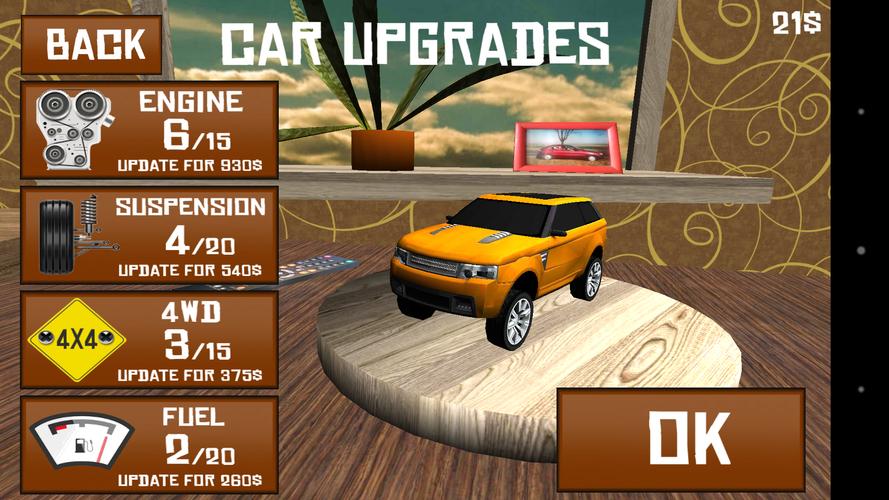Upgrade the 4WD for 375$
The image size is (889, 500).
[149, 341]
